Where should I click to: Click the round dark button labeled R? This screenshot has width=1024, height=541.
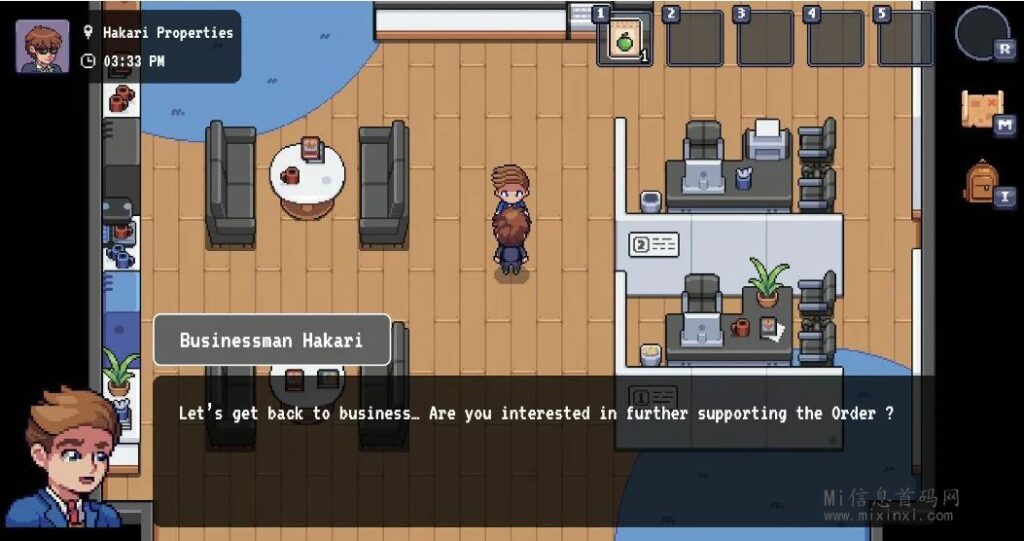pos(982,33)
